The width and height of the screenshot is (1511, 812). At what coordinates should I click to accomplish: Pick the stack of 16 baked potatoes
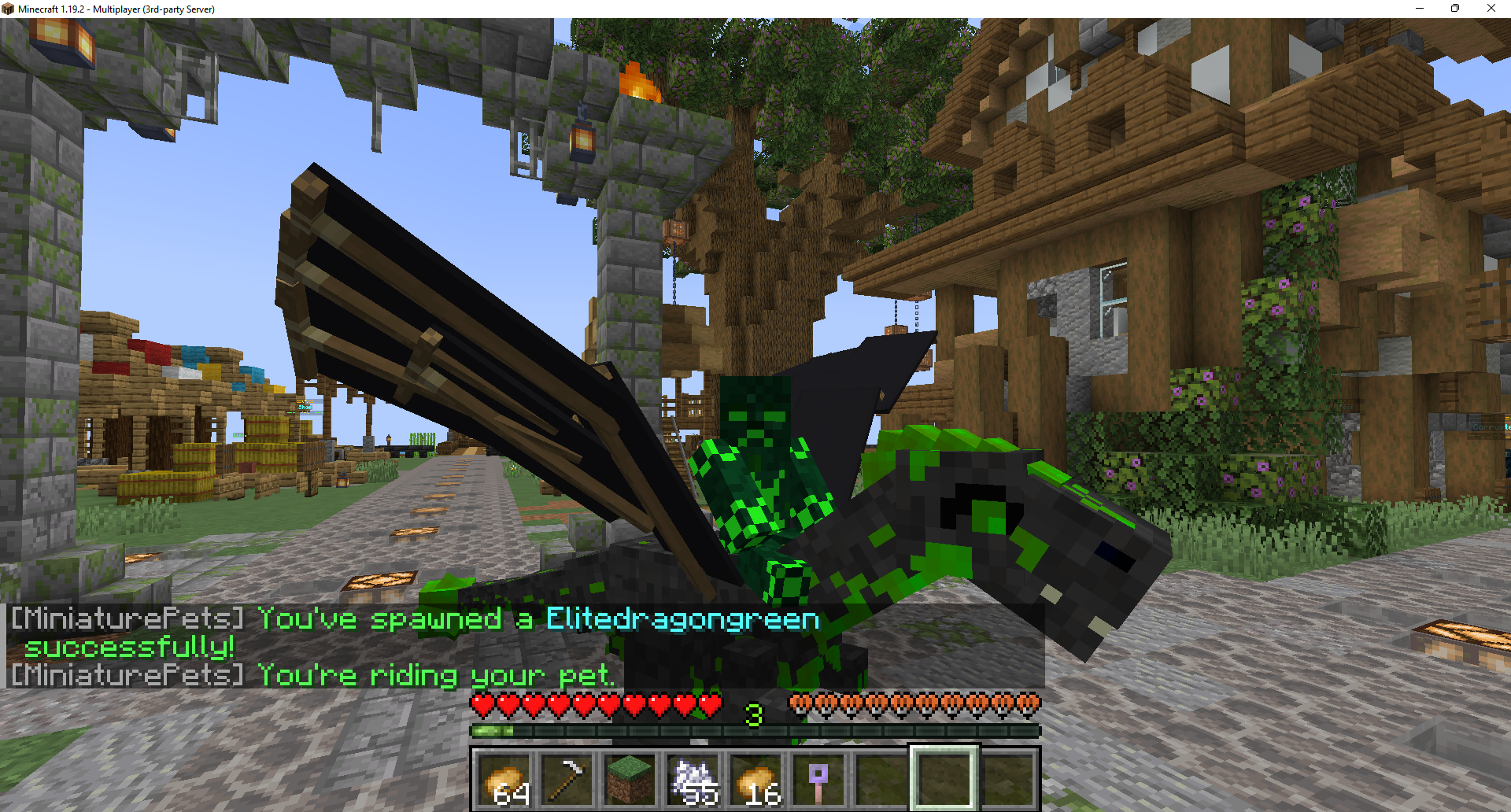[756, 779]
